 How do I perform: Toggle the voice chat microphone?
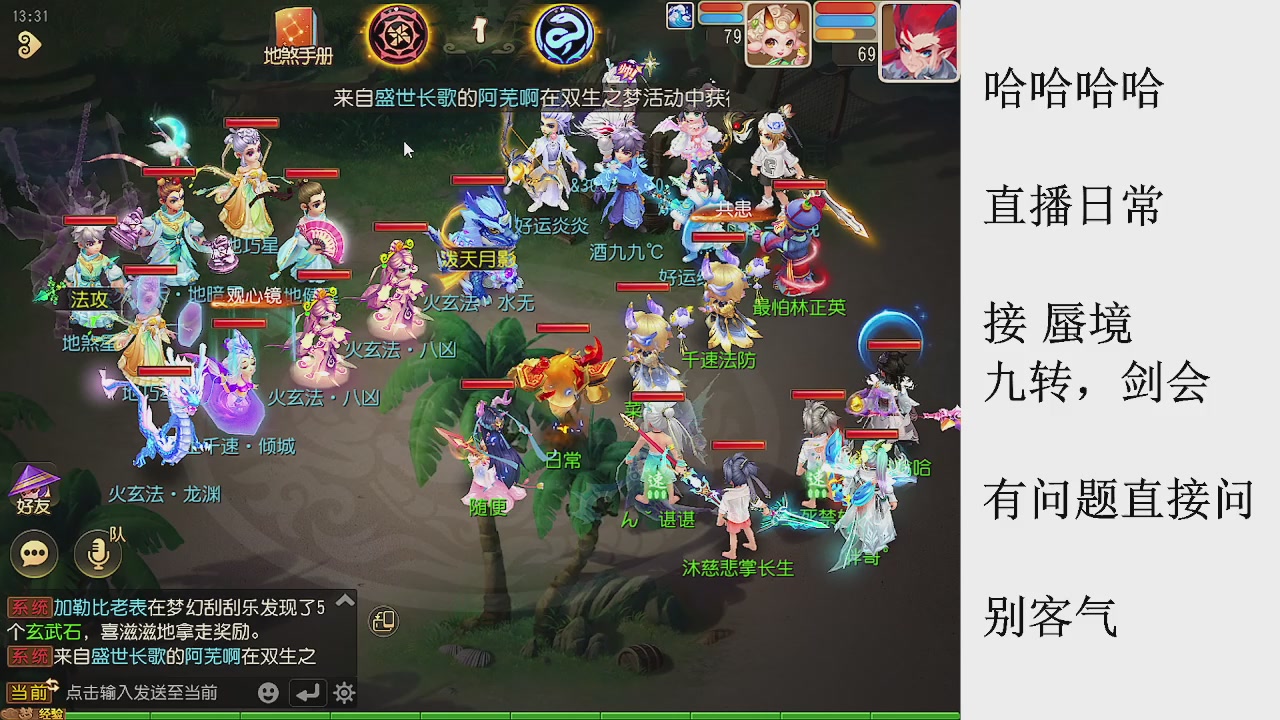(x=97, y=553)
